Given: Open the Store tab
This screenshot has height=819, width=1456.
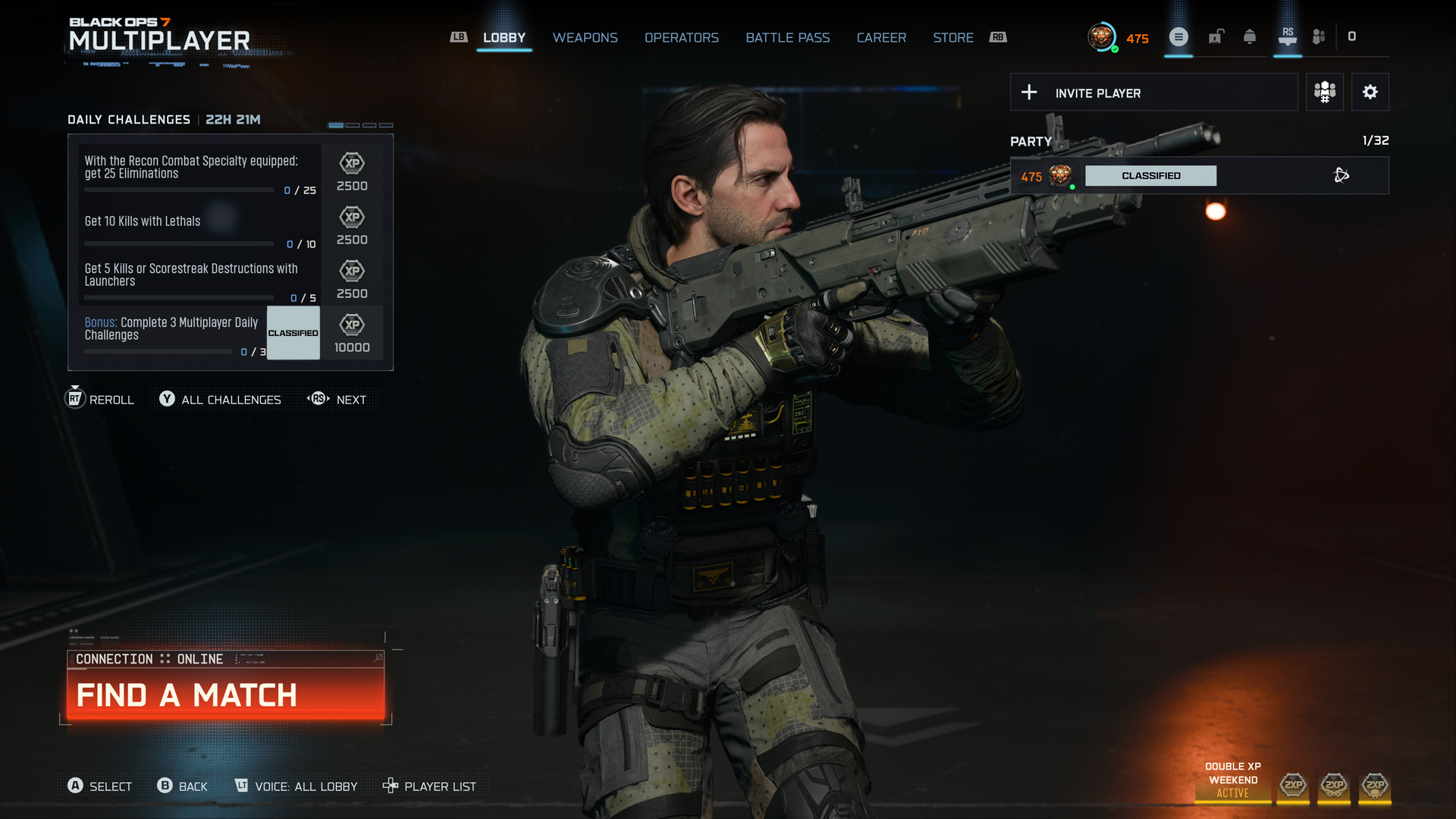Looking at the screenshot, I should click(952, 38).
